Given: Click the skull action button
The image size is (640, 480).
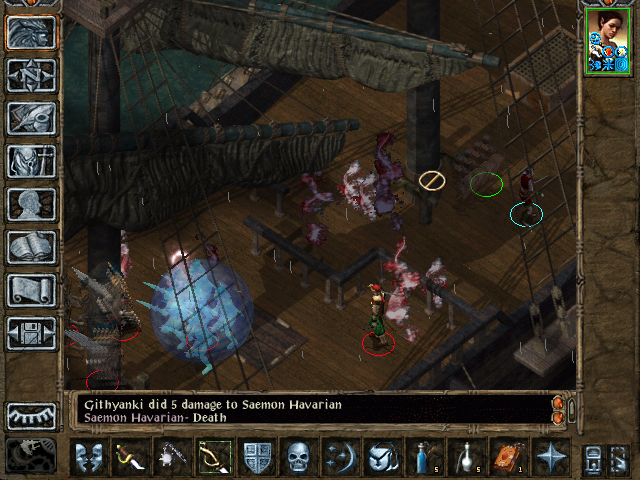Looking at the screenshot, I should coord(299,456).
